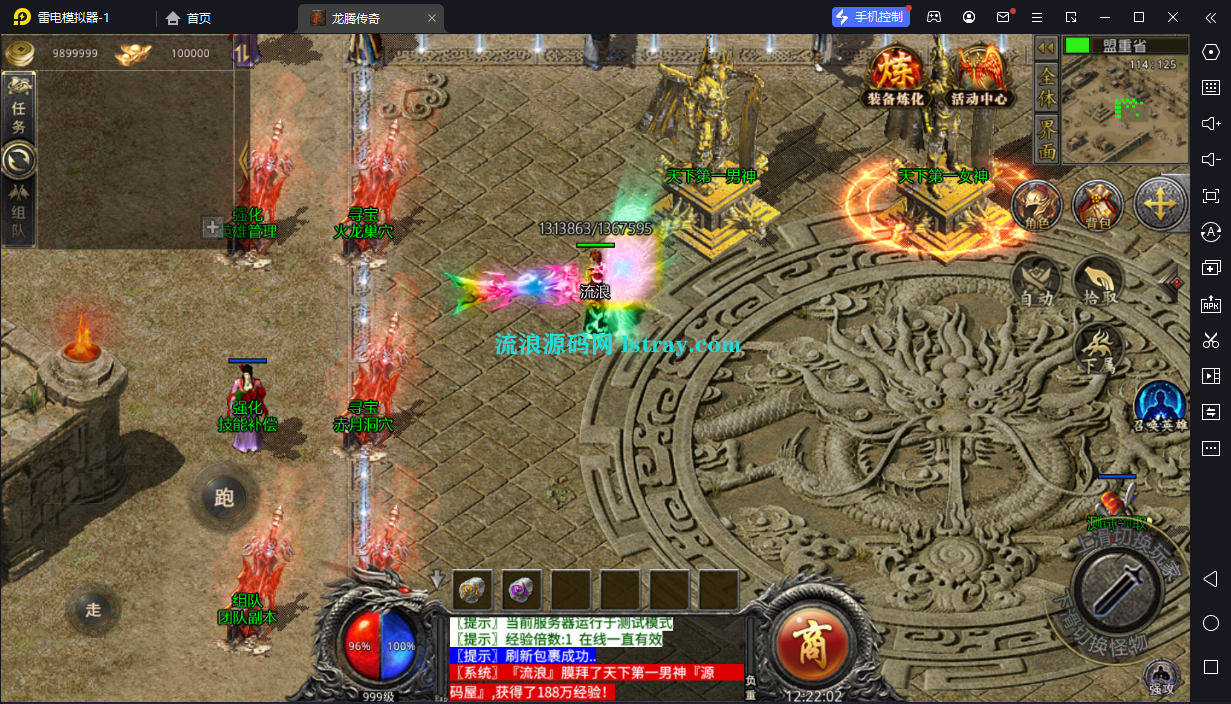Open the 角色 character panel
The width and height of the screenshot is (1231, 704).
coord(1036,206)
